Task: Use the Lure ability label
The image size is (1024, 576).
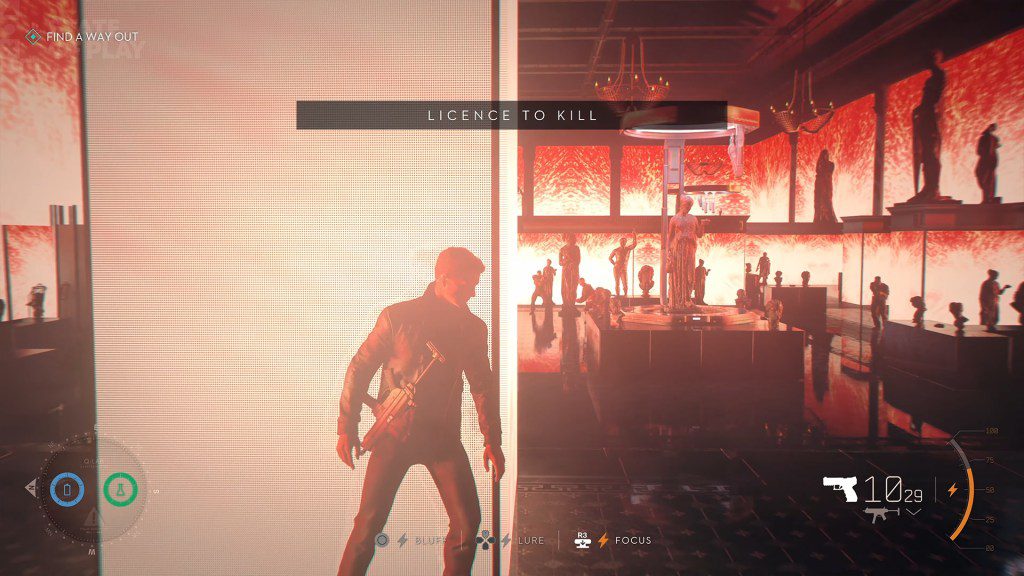Action: 530,540
